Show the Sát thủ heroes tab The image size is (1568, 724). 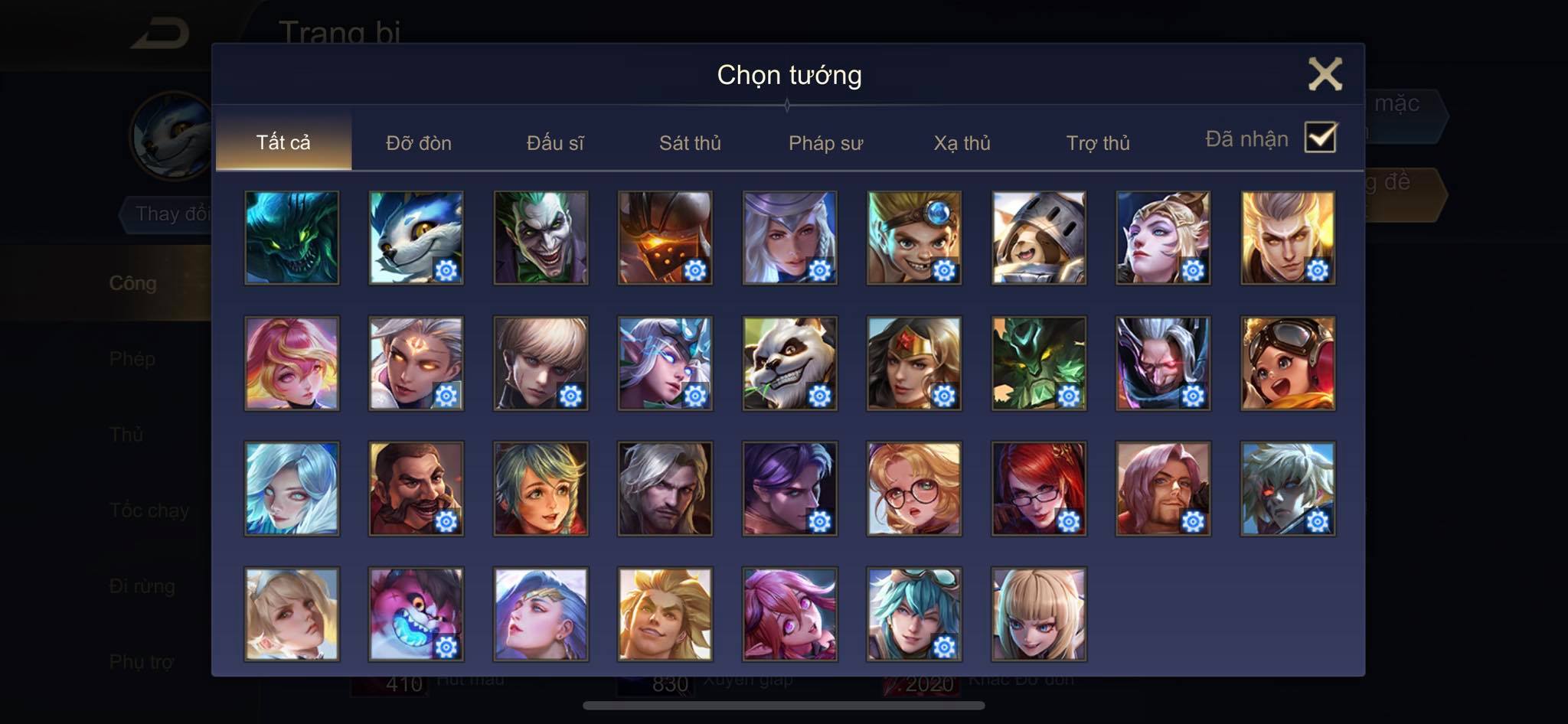point(690,143)
